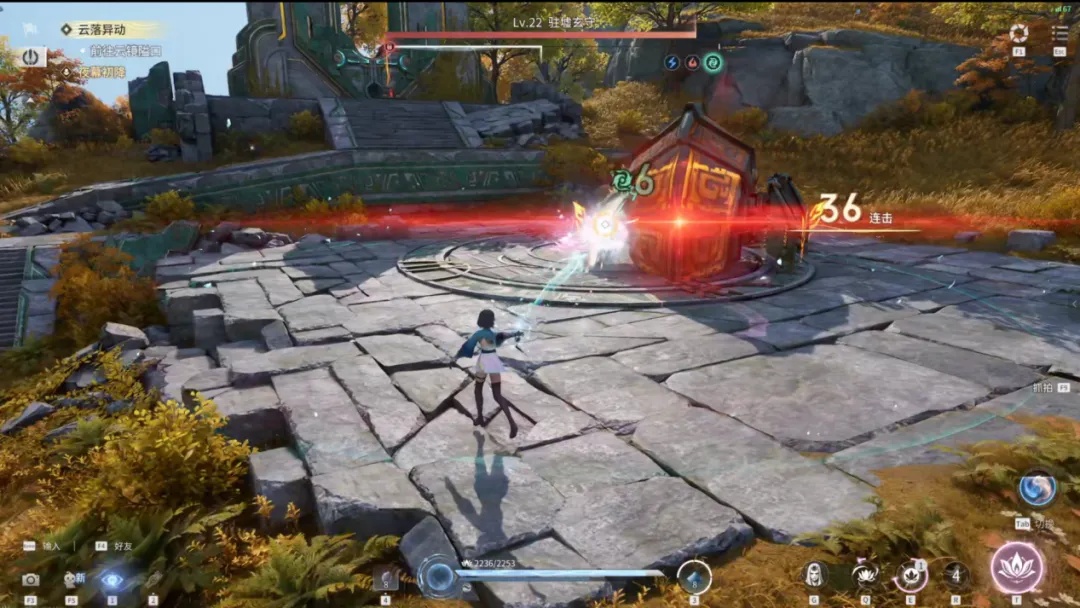Trigger the large pink lotus ultimate skill
Image resolution: width=1080 pixels, height=608 pixels.
[x=1017, y=568]
